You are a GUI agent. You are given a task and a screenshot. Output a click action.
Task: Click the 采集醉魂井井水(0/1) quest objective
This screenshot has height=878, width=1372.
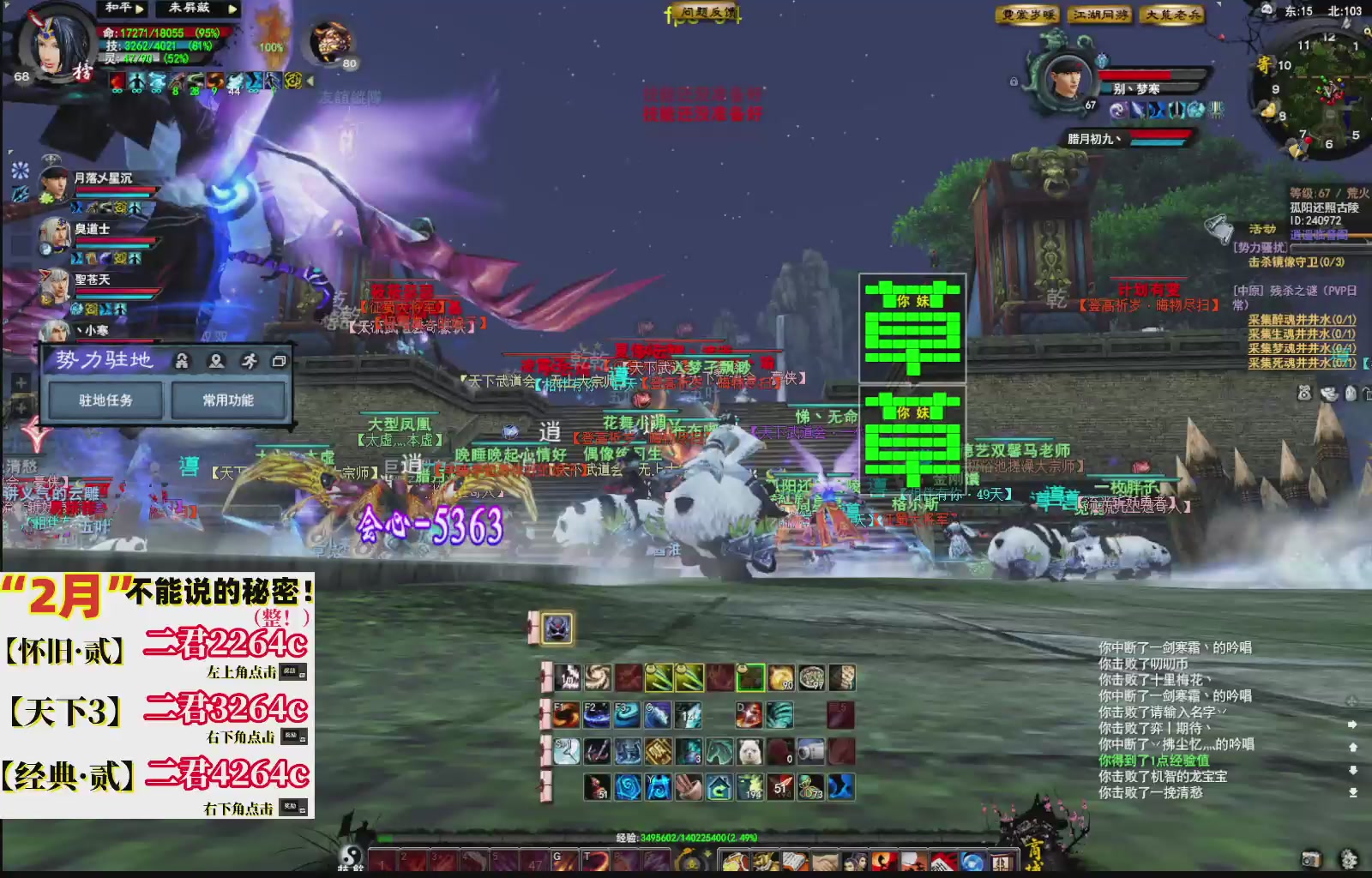pyautogui.click(x=1303, y=321)
